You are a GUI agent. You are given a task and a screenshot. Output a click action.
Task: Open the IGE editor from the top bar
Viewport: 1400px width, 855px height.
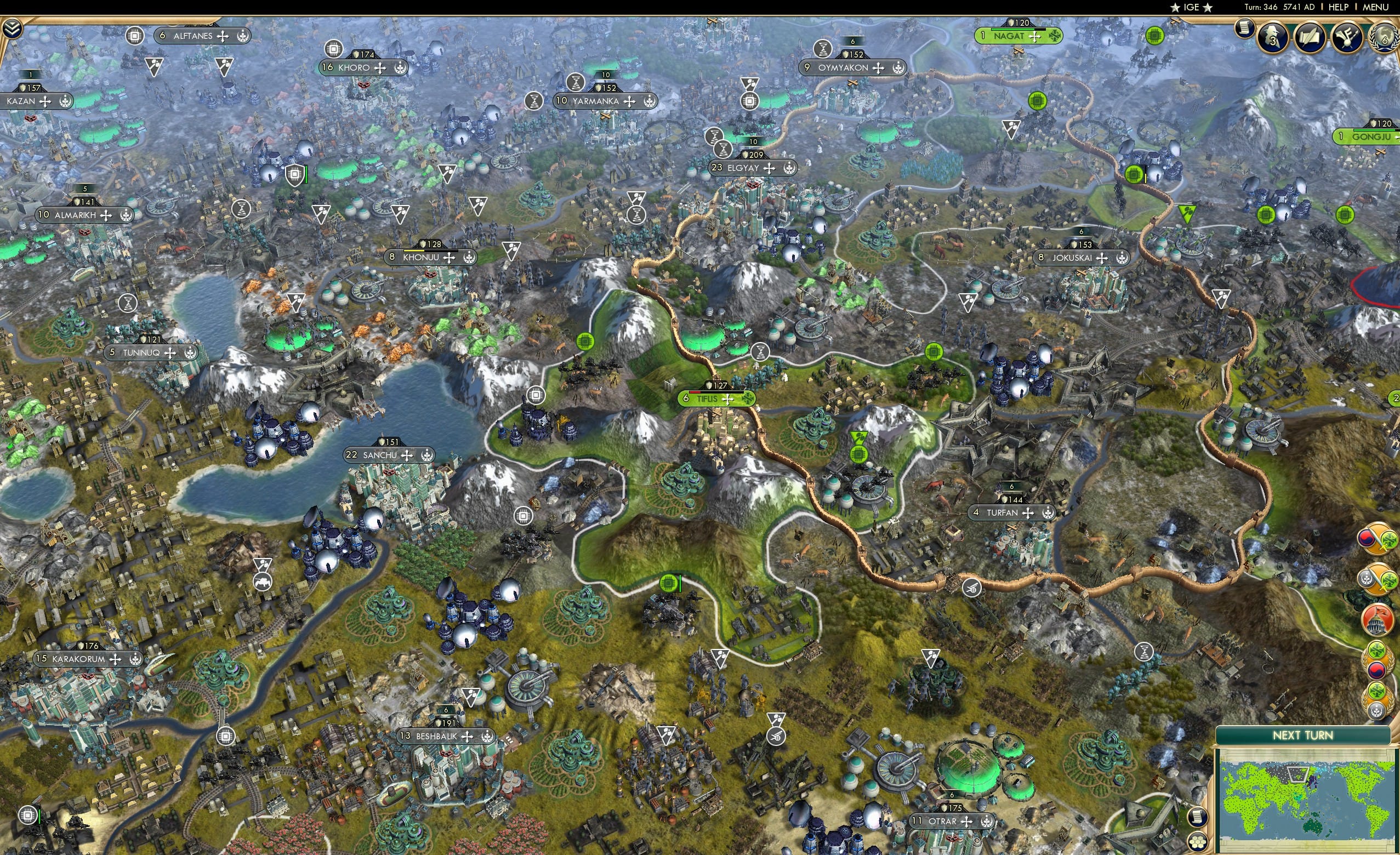(1191, 7)
